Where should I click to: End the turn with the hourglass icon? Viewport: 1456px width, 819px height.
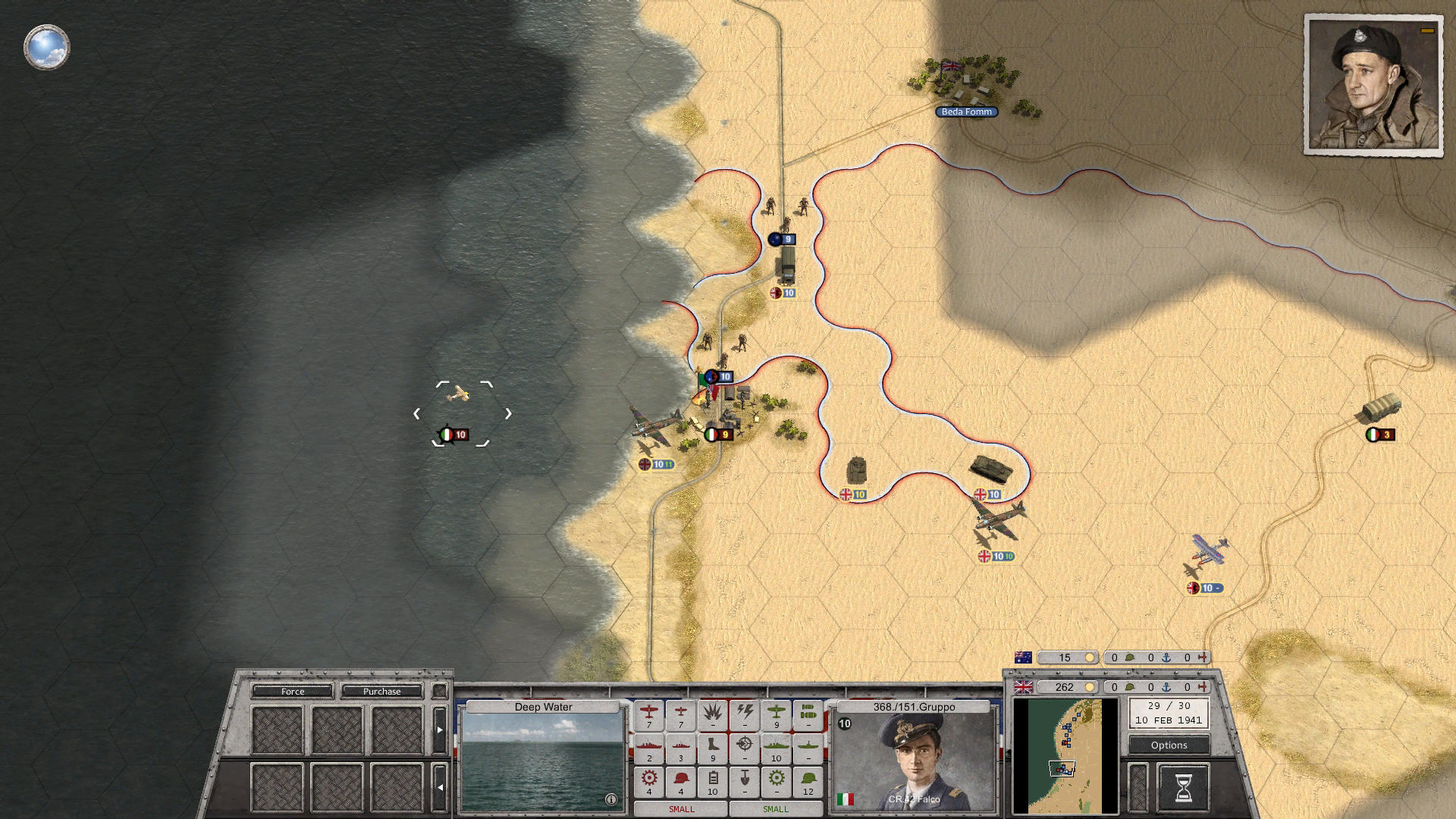tap(1183, 786)
